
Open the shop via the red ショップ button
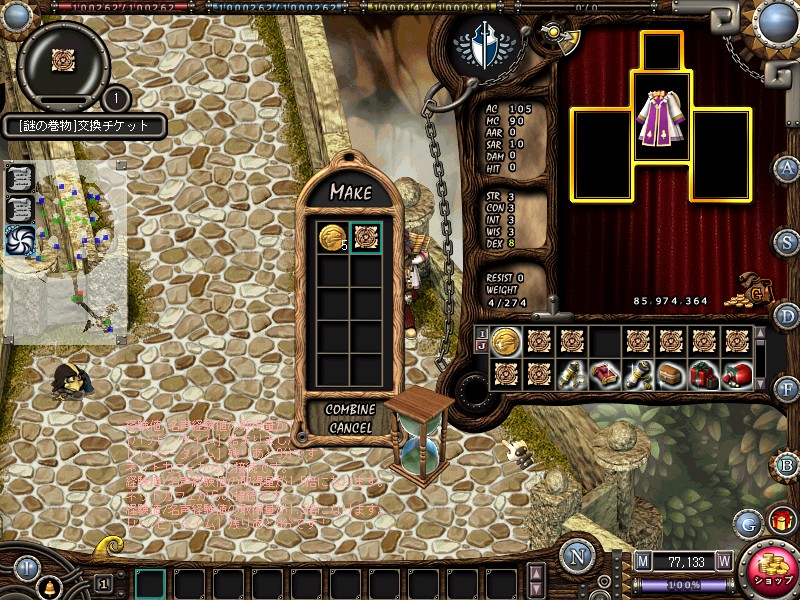point(770,569)
